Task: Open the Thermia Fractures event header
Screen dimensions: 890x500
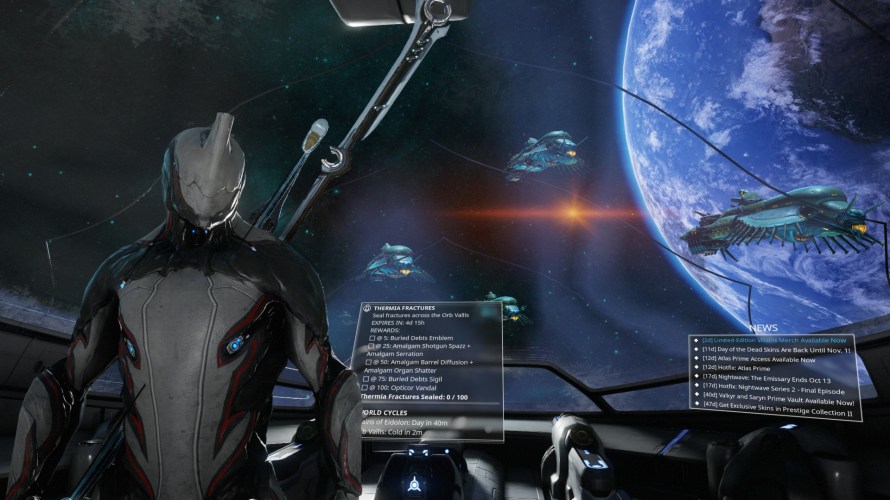Action: (407, 306)
